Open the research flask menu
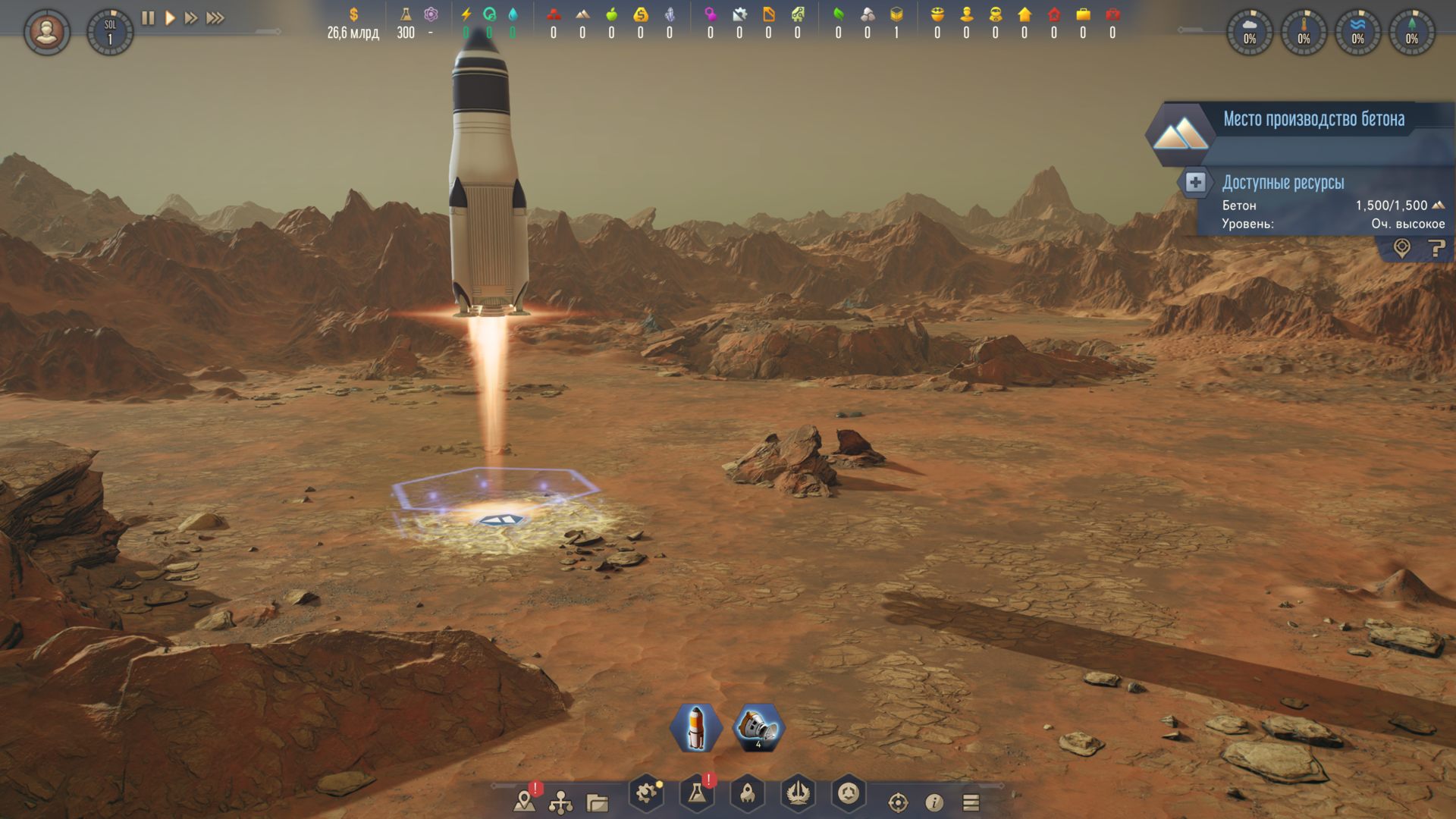Image resolution: width=1456 pixels, height=819 pixels. (x=696, y=794)
